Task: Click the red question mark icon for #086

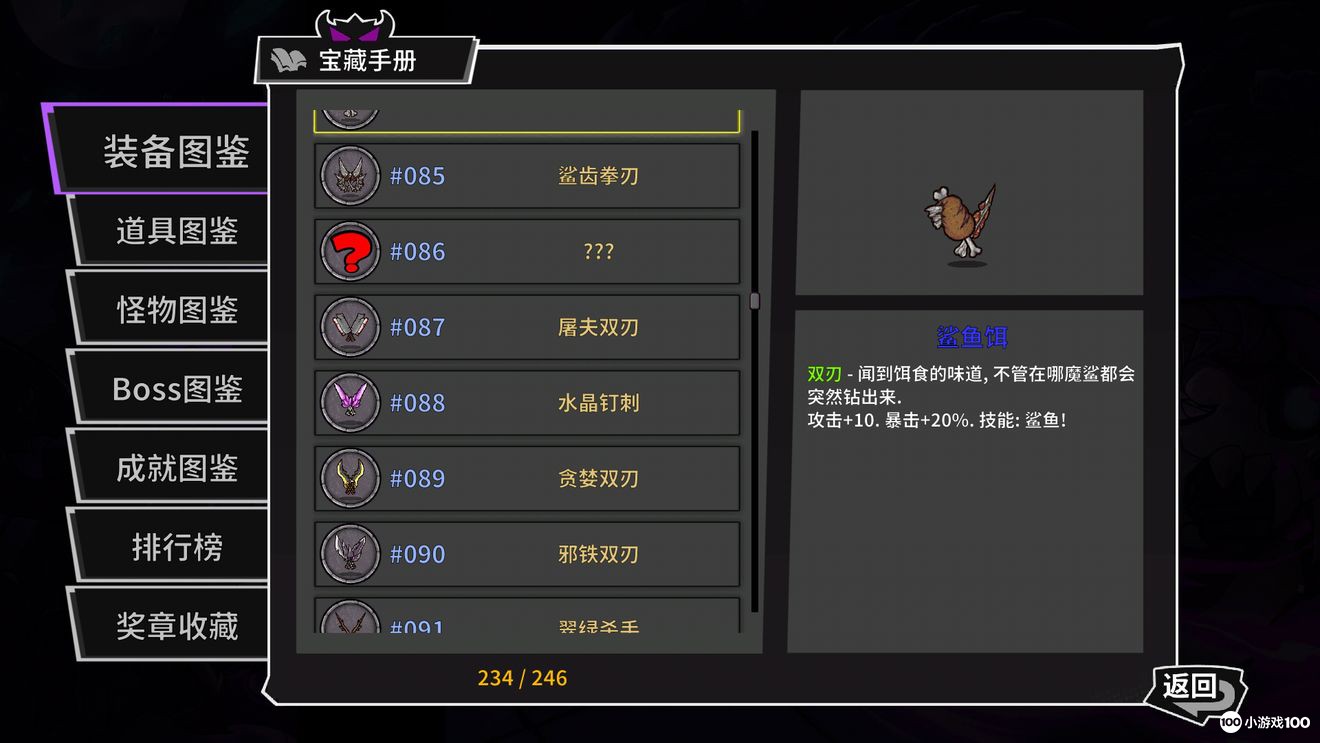Action: pos(349,251)
